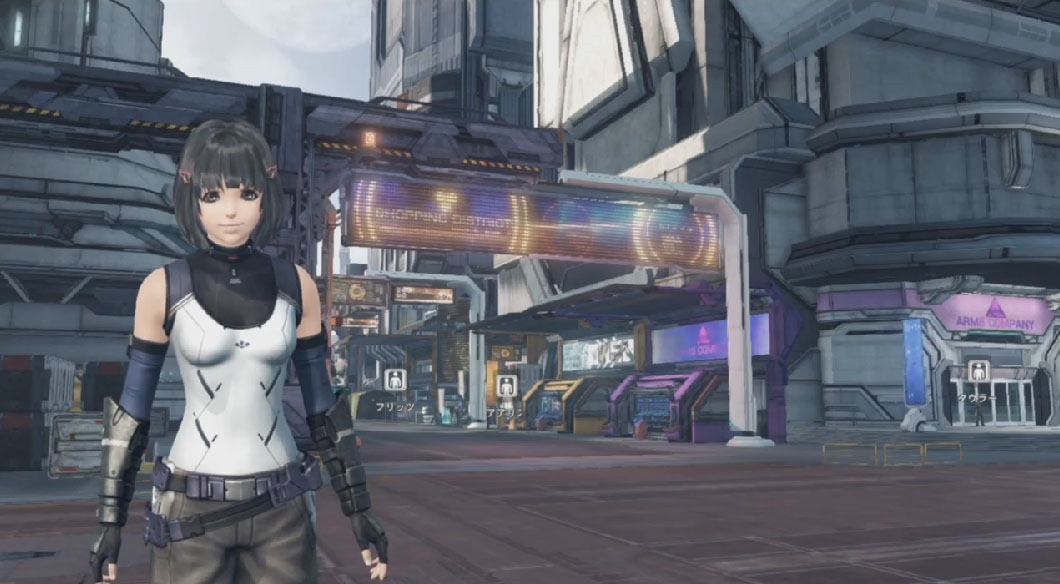Select the NPC marker labeled フリッツ

395,380
